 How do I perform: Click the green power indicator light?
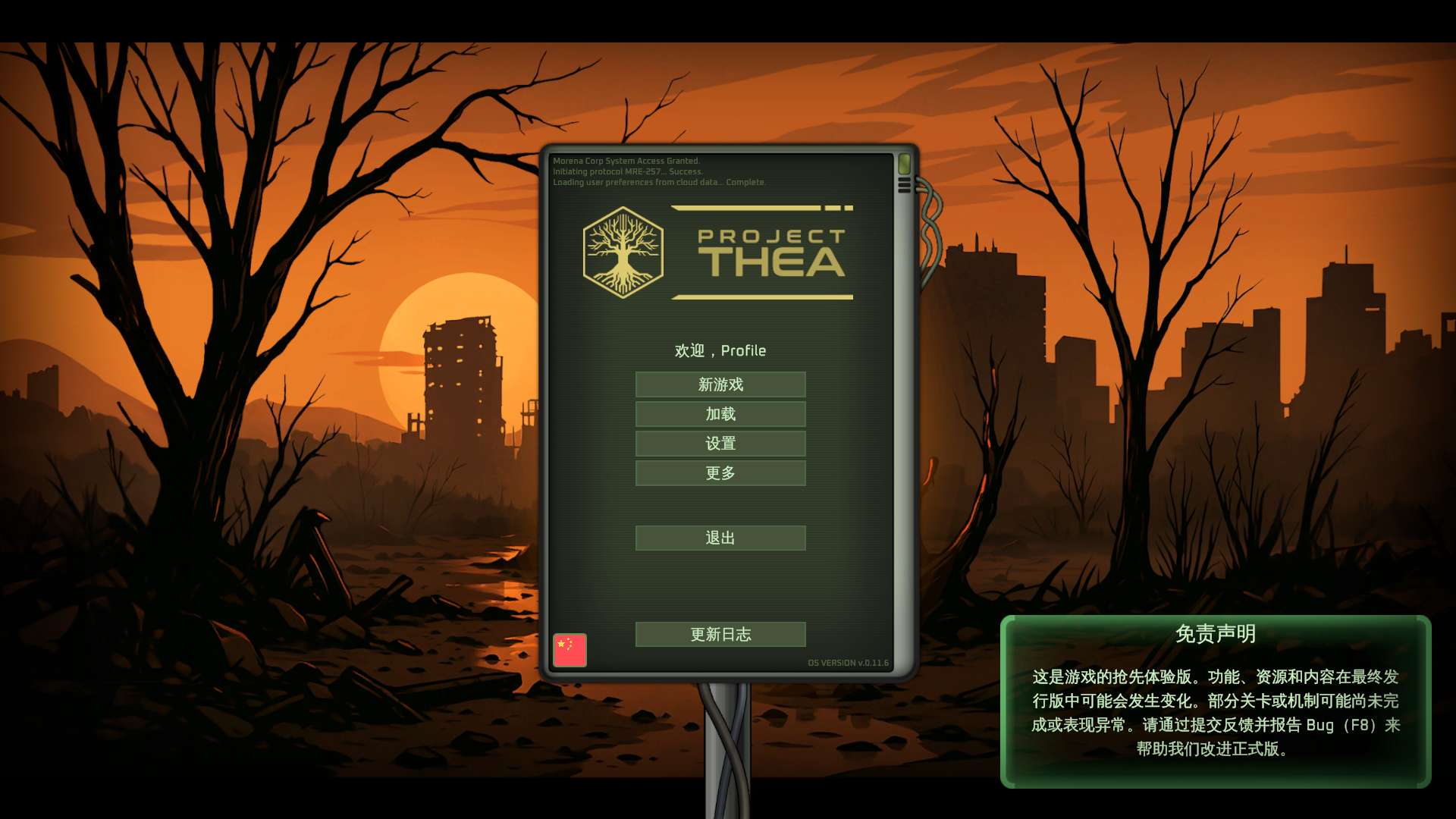(904, 162)
